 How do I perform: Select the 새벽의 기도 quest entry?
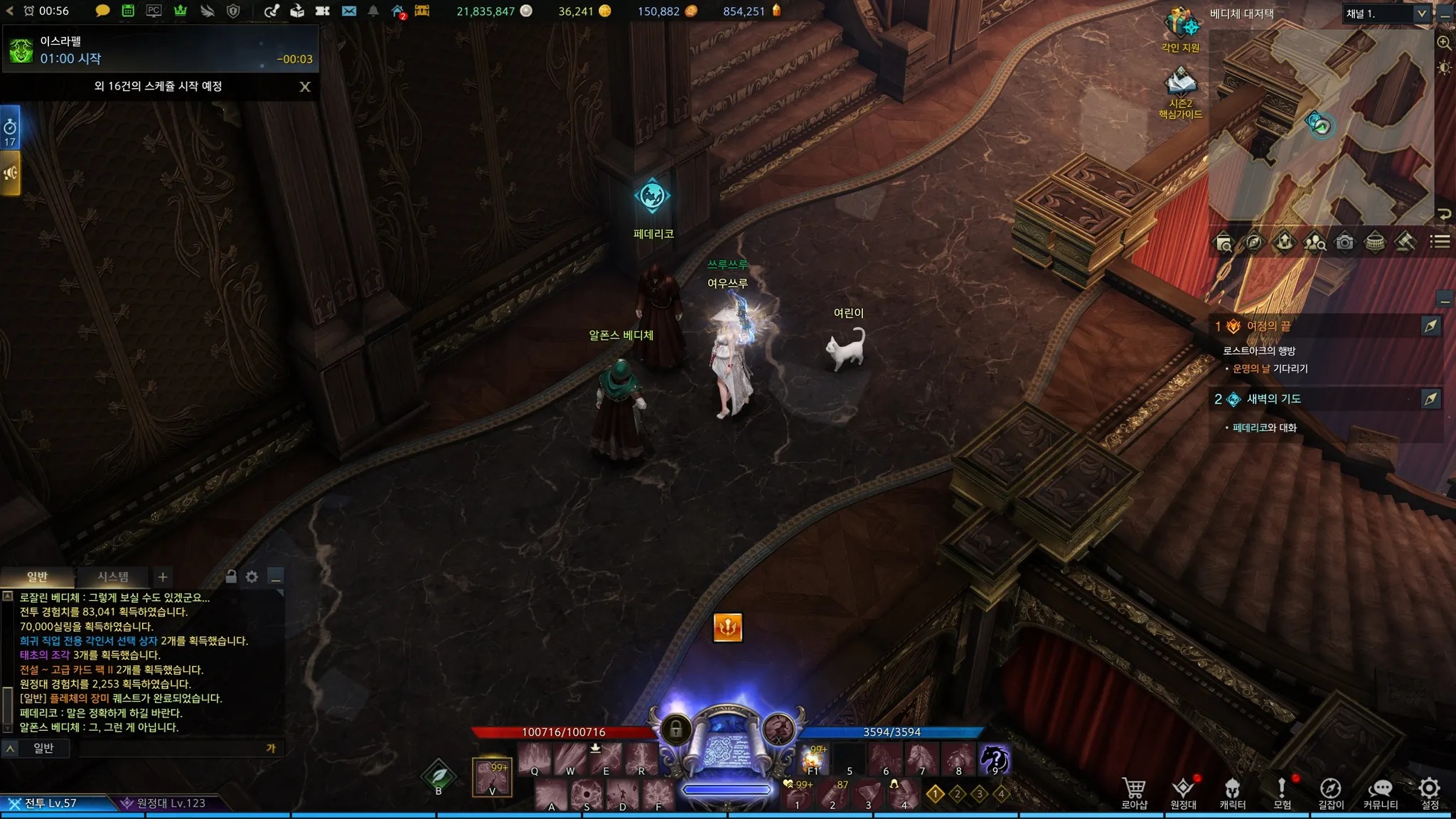[1273, 399]
